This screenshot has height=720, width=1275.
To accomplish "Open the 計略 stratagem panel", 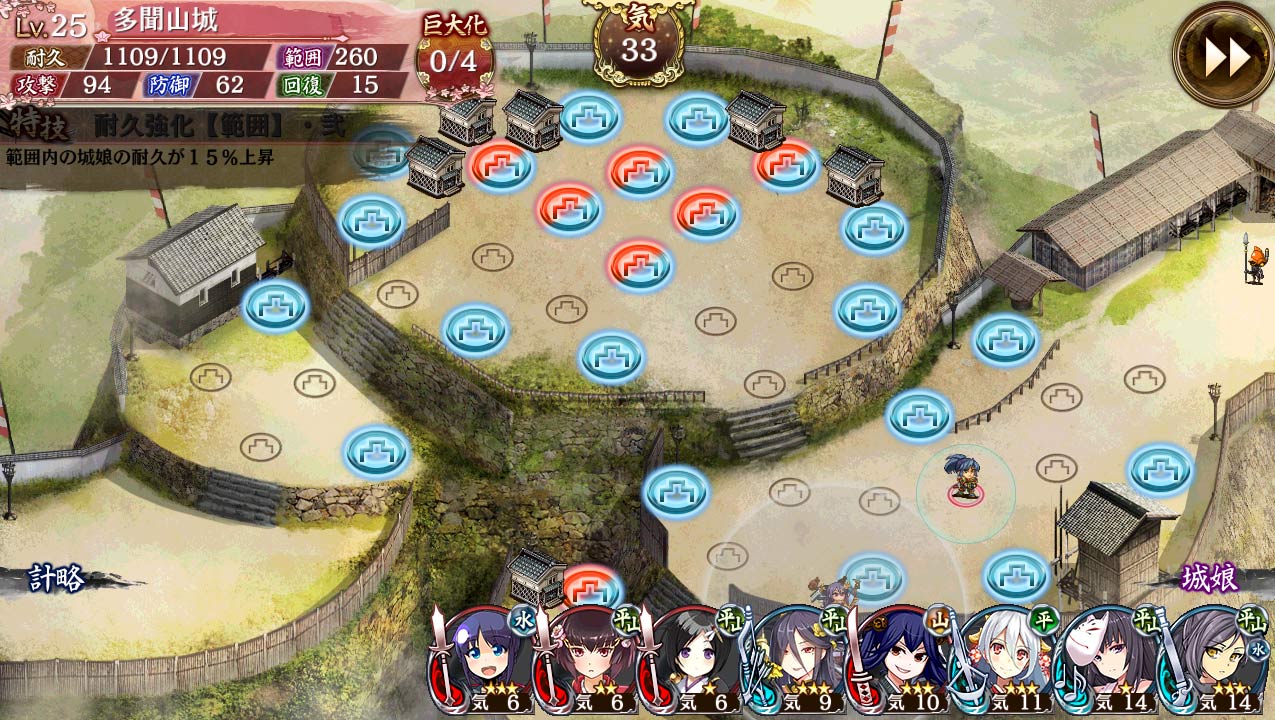I will click(57, 579).
